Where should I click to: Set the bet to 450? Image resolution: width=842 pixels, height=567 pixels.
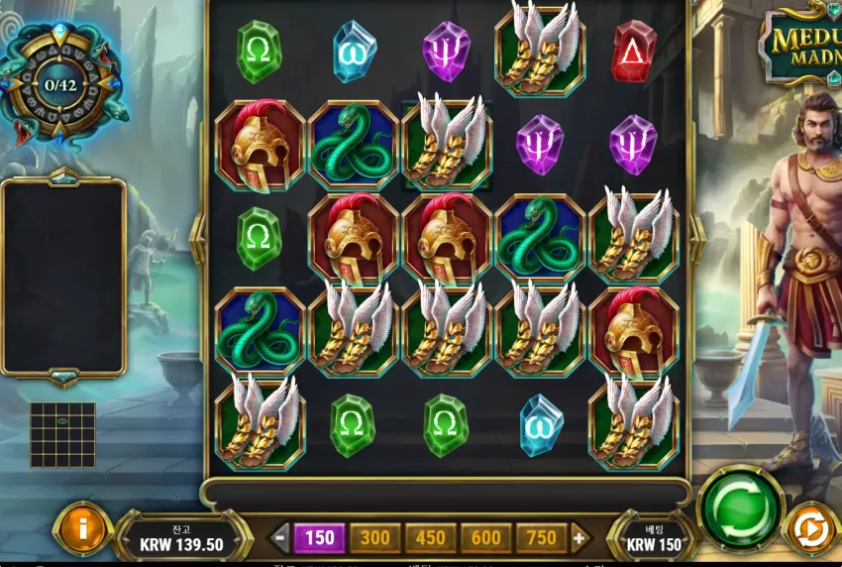(430, 538)
